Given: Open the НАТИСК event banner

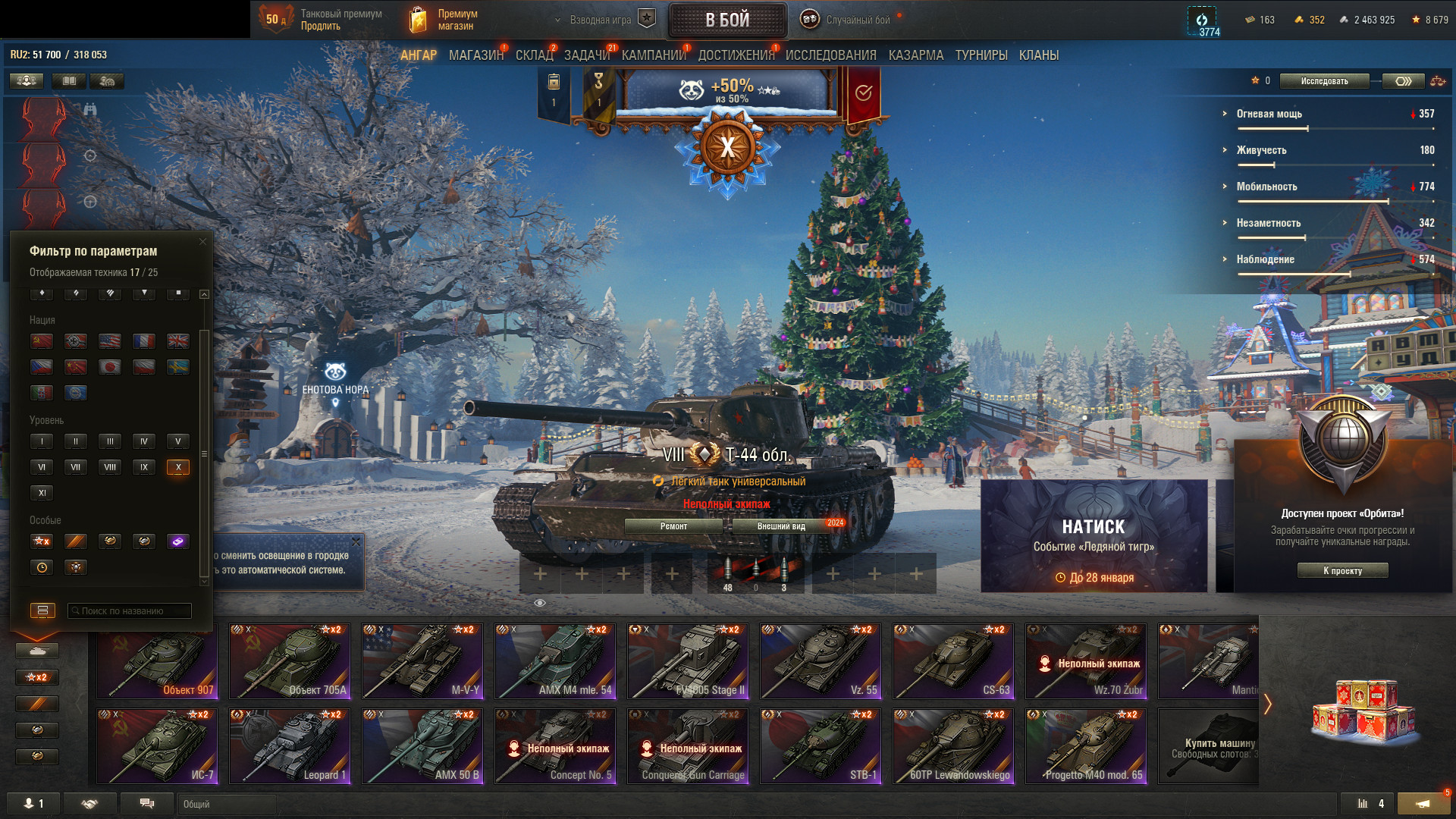Looking at the screenshot, I should tap(1094, 535).
